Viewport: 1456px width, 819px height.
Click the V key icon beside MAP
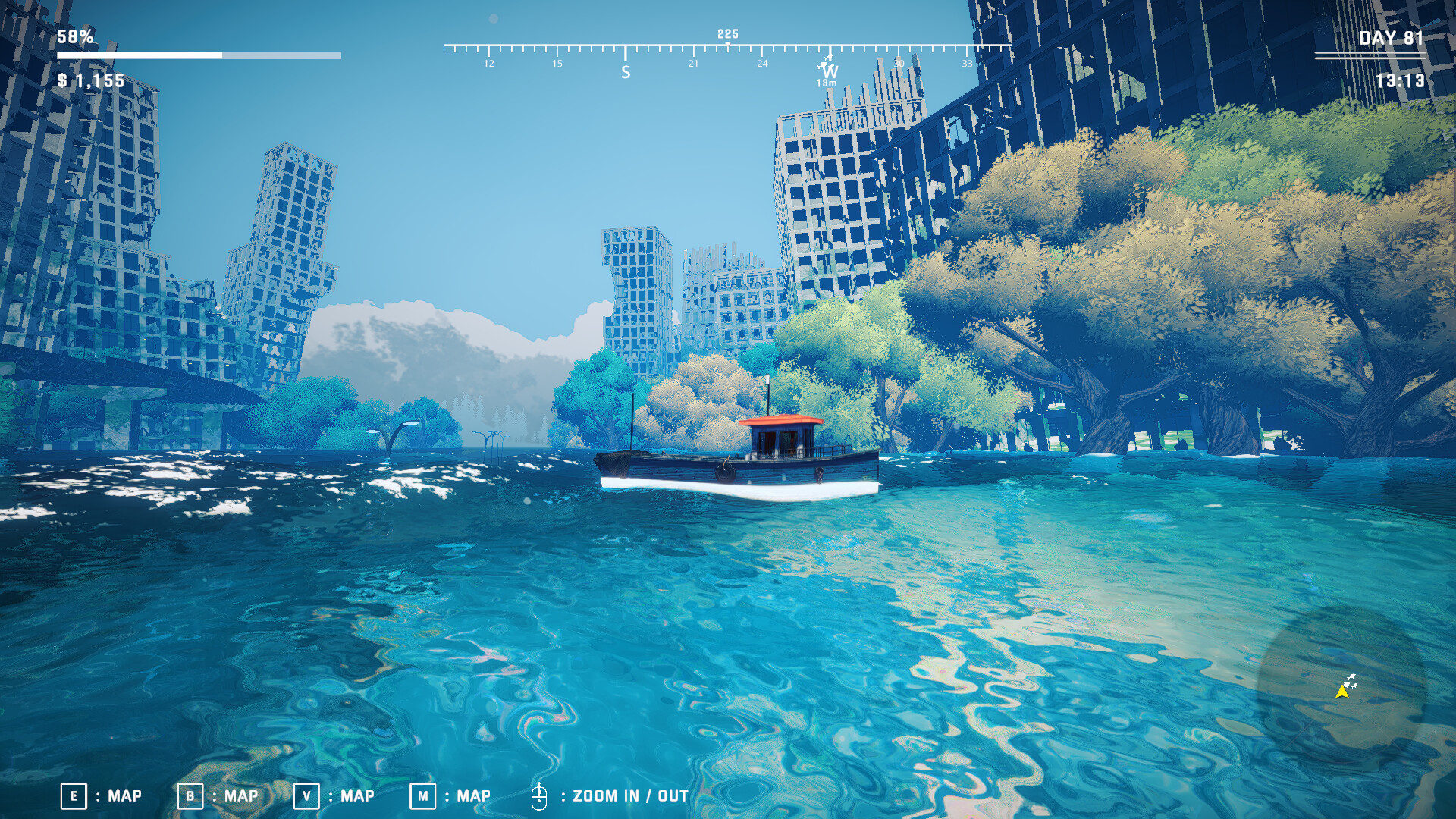click(x=306, y=796)
